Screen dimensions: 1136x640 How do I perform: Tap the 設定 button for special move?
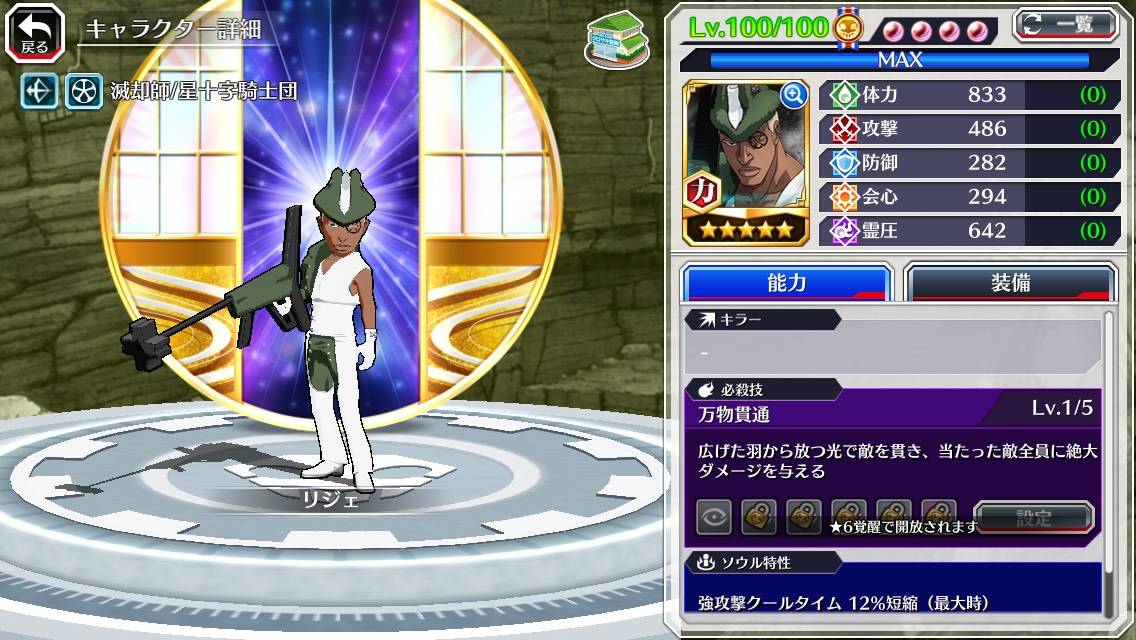[1034, 518]
